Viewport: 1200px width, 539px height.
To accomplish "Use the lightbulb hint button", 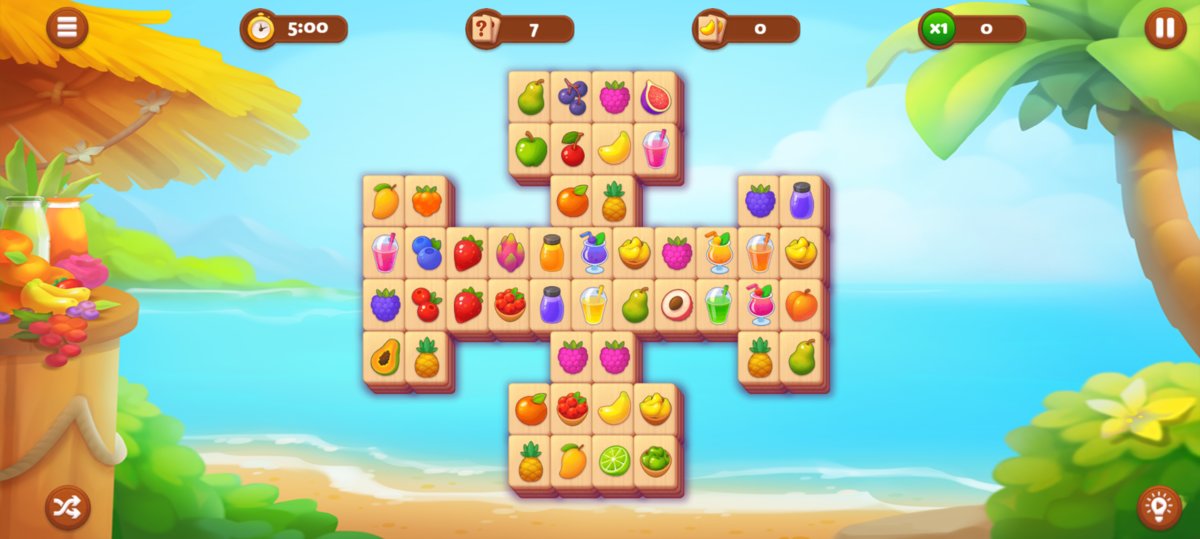I will [x=1158, y=507].
